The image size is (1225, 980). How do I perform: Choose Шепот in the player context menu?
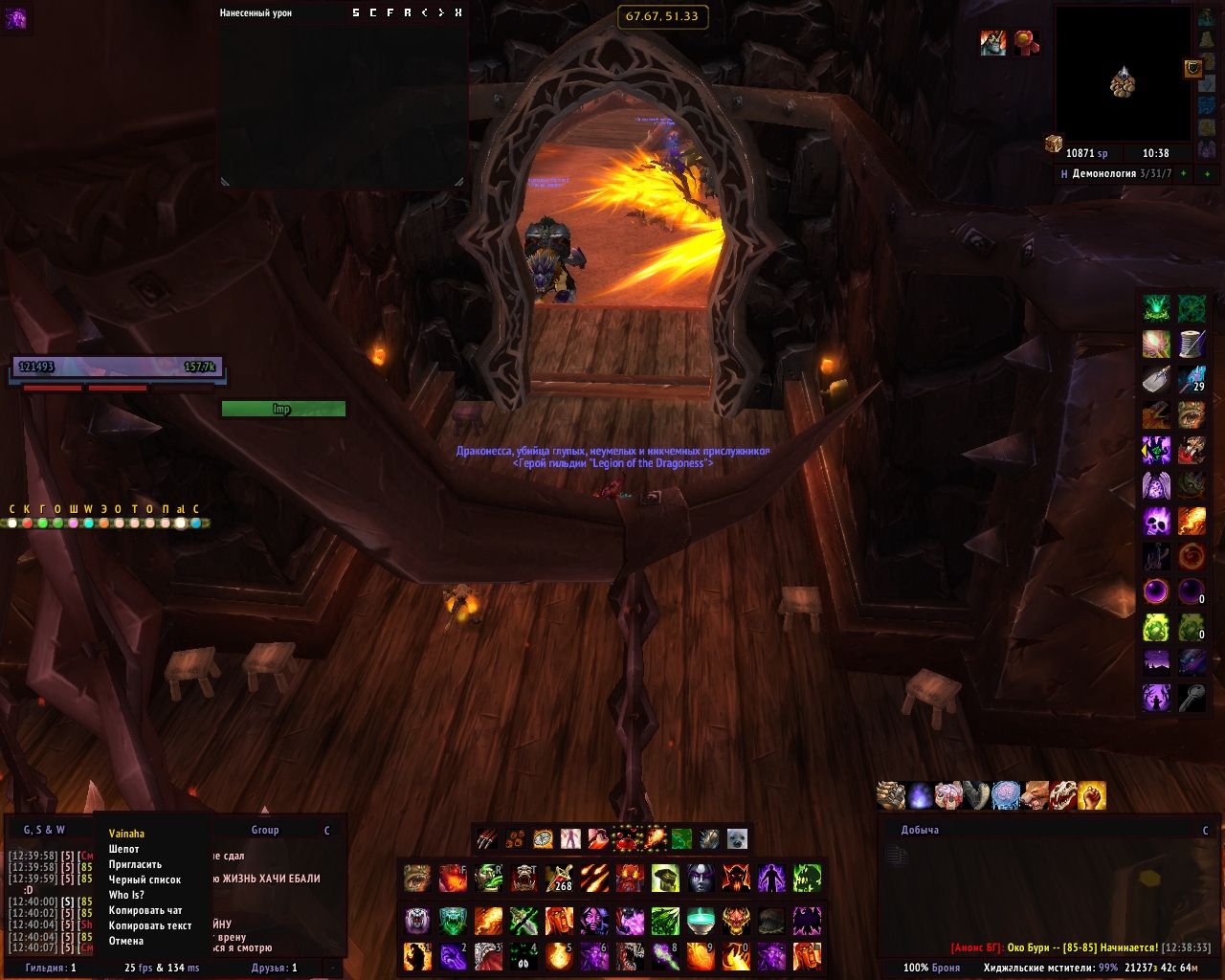pos(124,849)
